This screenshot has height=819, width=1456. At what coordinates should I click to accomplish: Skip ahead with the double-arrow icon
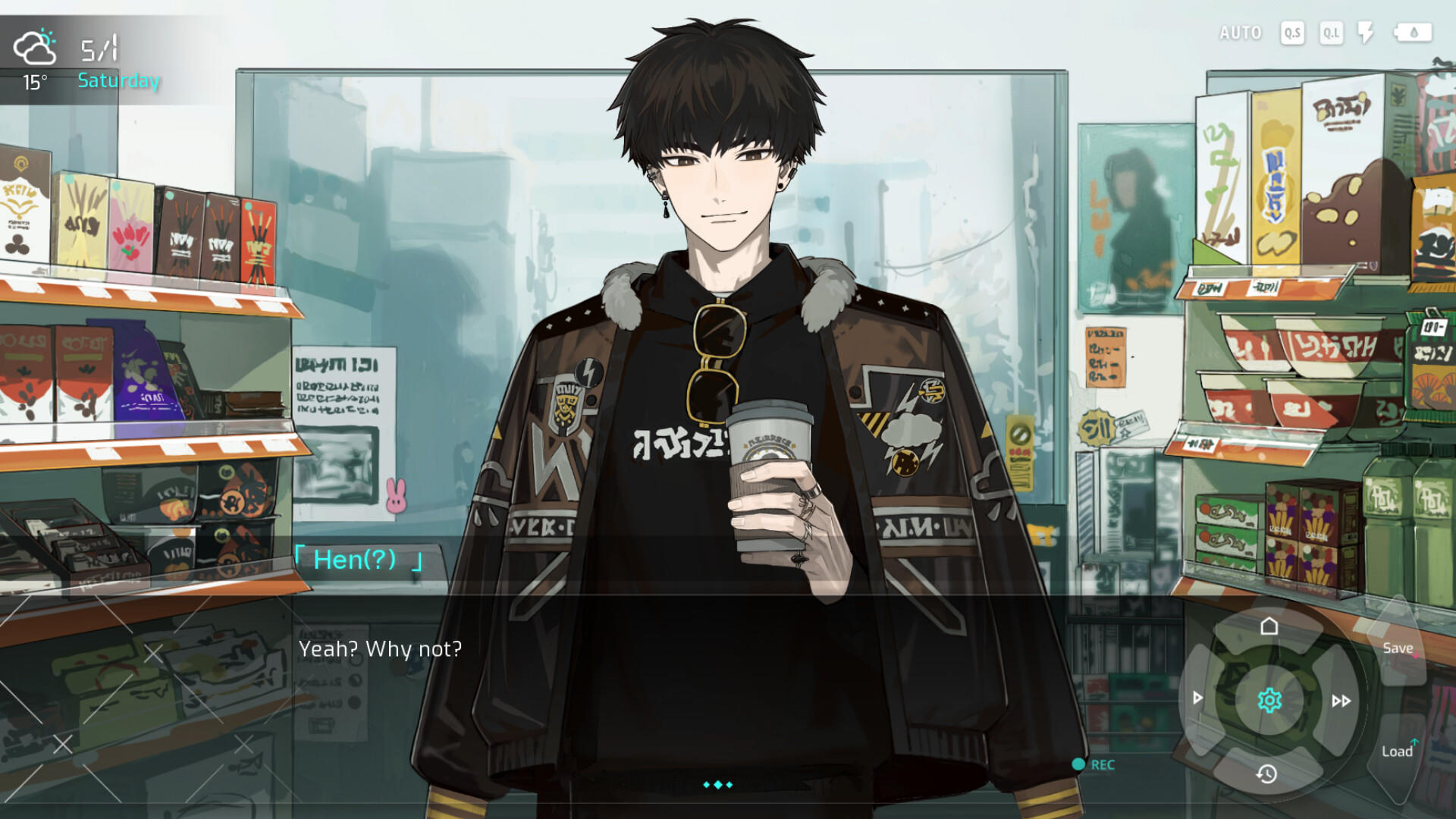point(1340,701)
